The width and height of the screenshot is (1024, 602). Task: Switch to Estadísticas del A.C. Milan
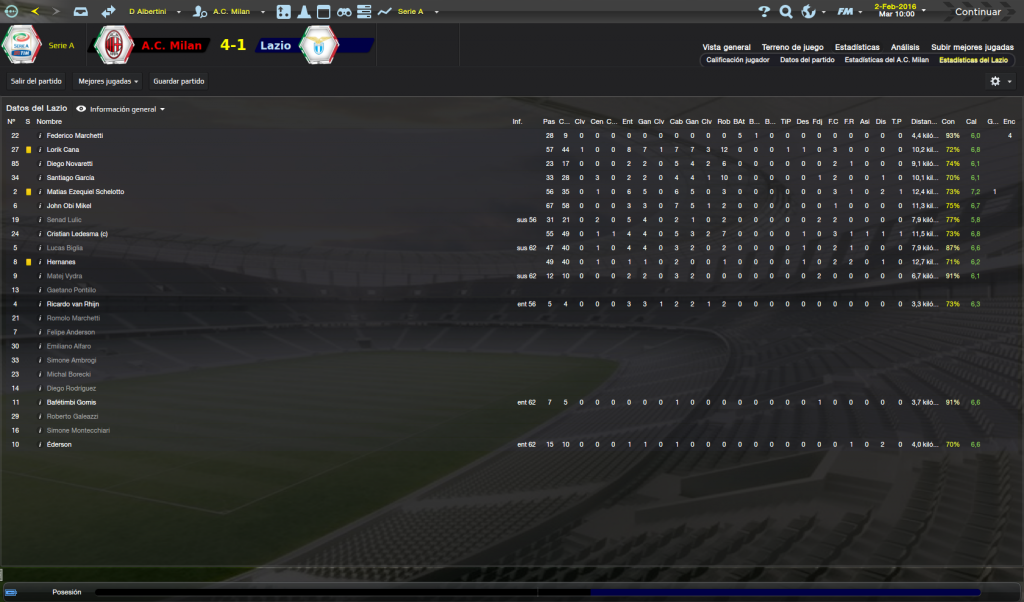click(887, 60)
